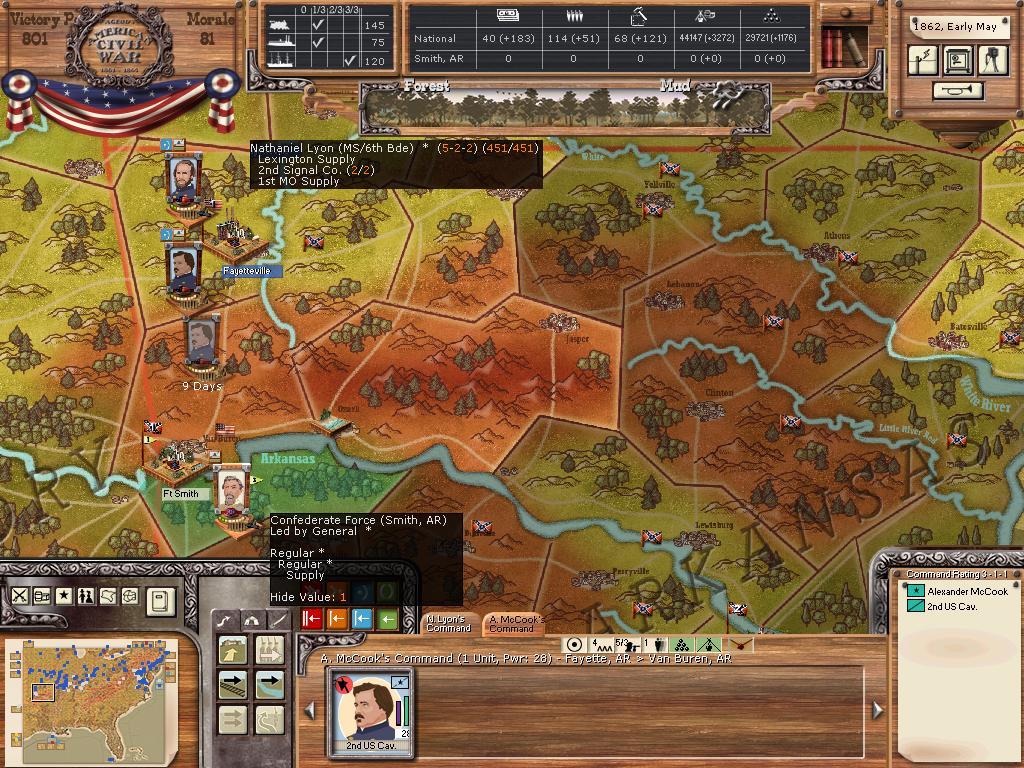The height and width of the screenshot is (768, 1024).
Task: Toggle the star map filter button
Action: 63,595
